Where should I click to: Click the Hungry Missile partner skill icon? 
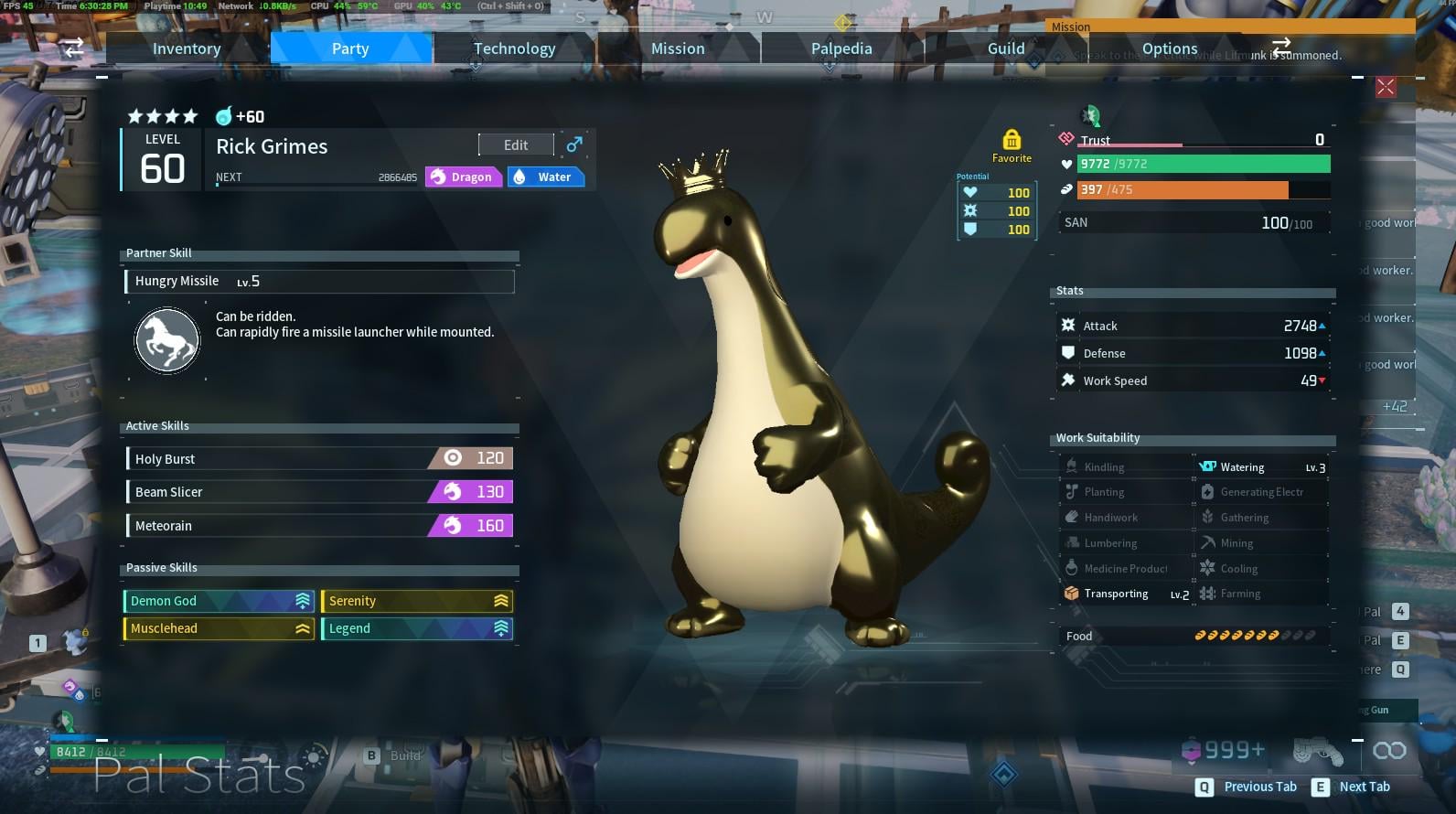click(x=167, y=341)
